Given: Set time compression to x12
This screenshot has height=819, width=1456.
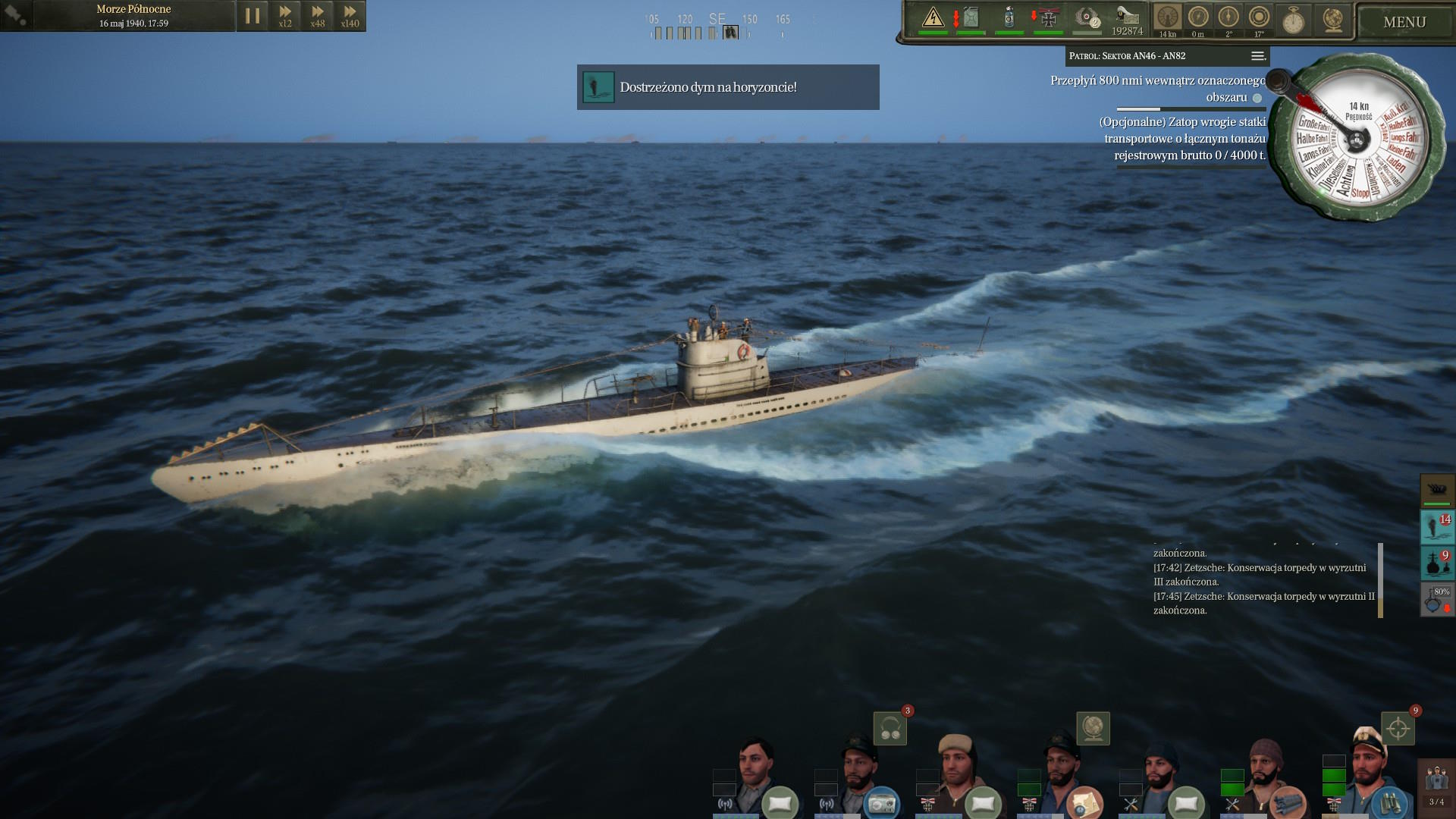Looking at the screenshot, I should (x=285, y=16).
